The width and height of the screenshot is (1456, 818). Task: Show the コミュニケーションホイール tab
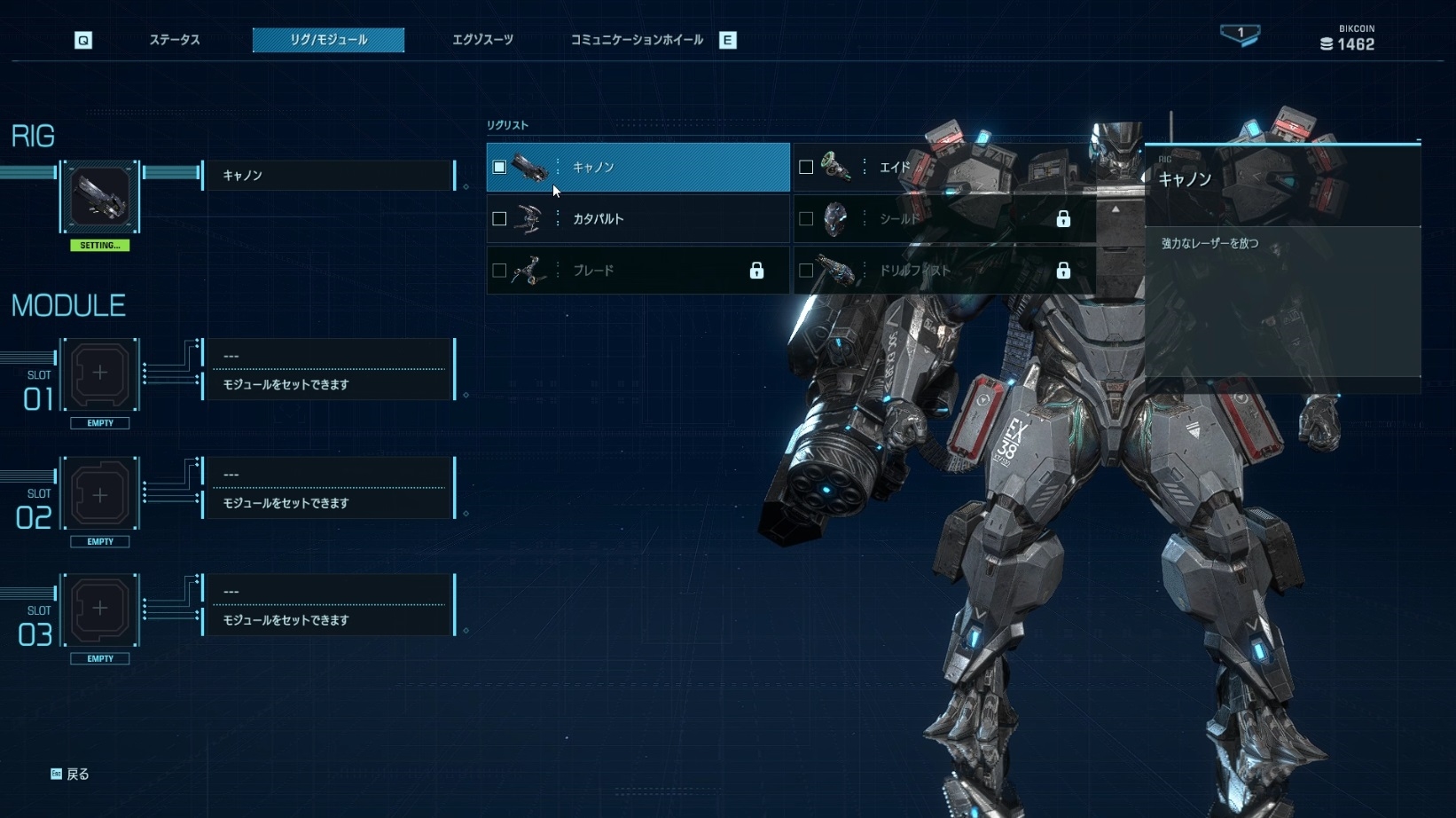coord(637,40)
